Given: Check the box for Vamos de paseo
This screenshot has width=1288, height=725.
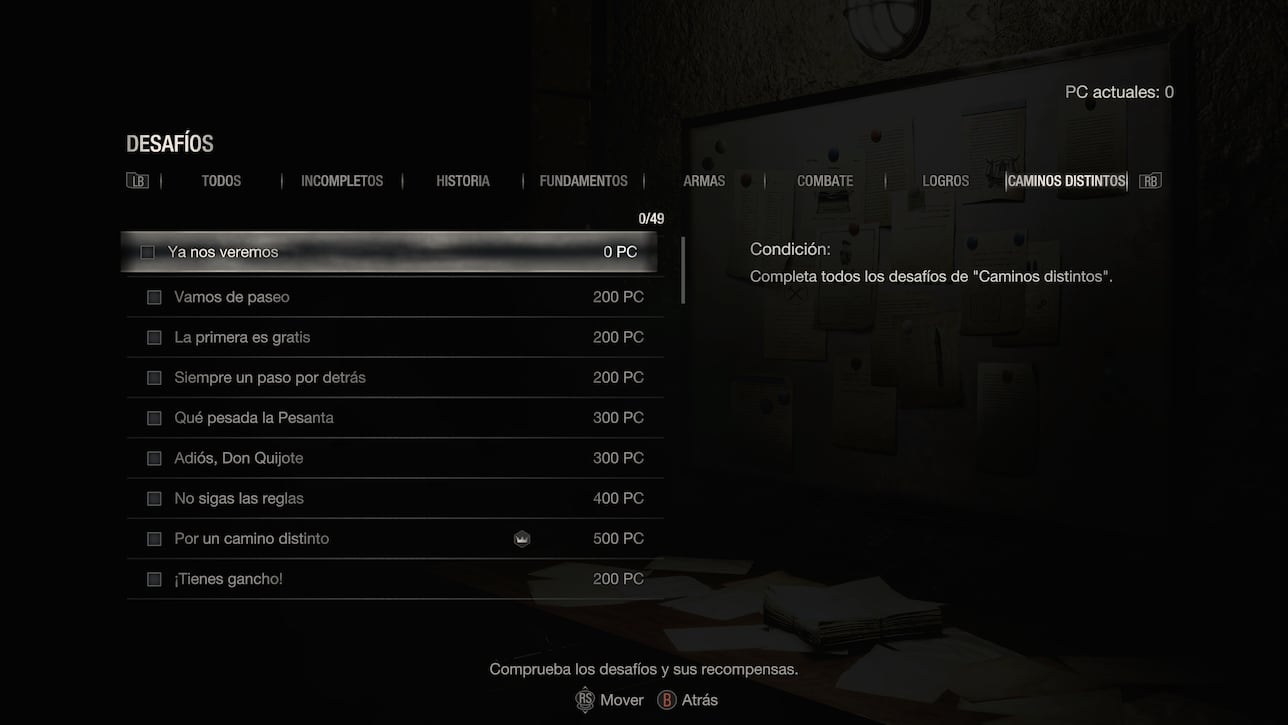Looking at the screenshot, I should (154, 296).
